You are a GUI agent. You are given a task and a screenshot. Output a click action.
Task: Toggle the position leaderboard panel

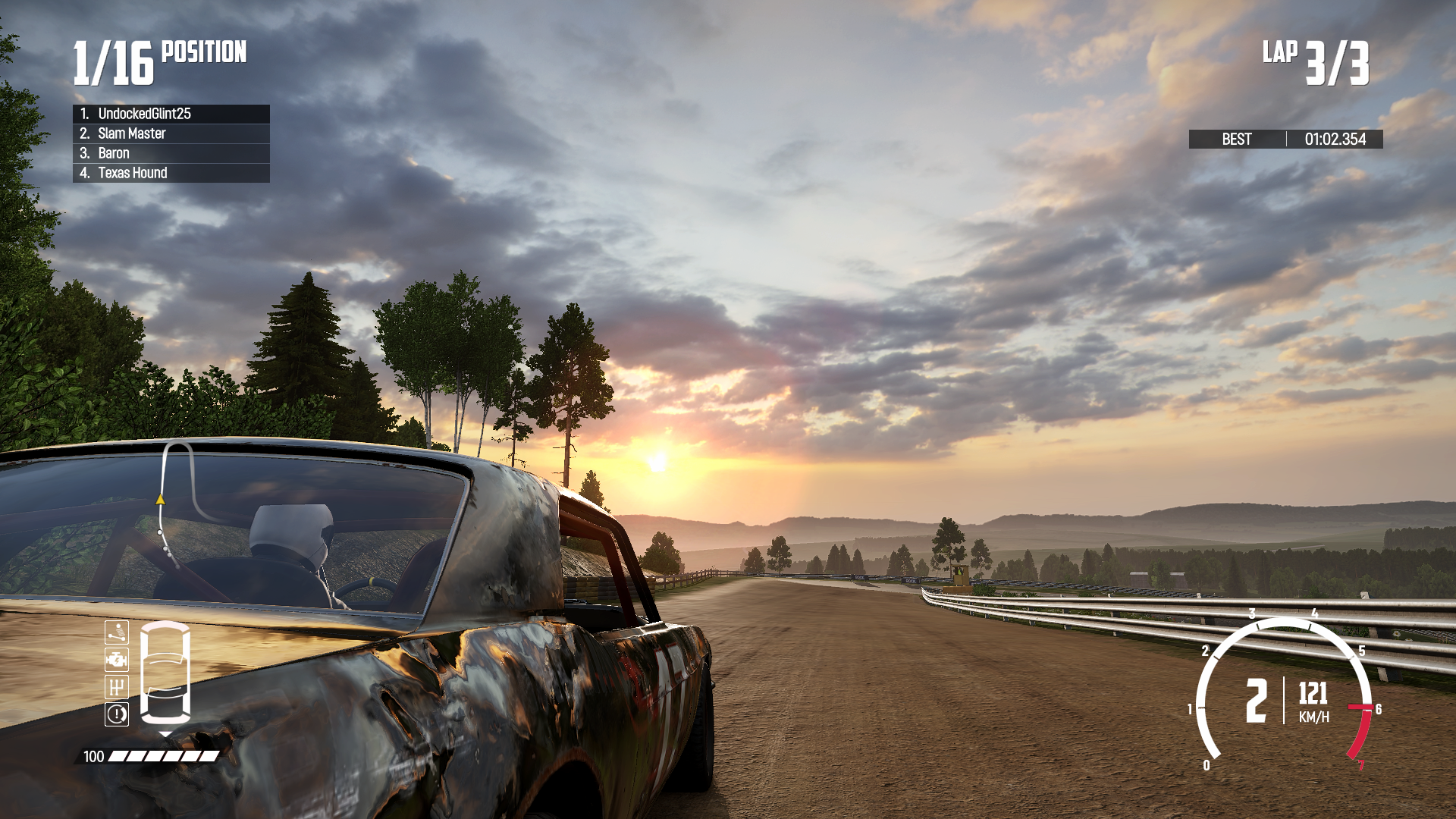click(x=170, y=143)
